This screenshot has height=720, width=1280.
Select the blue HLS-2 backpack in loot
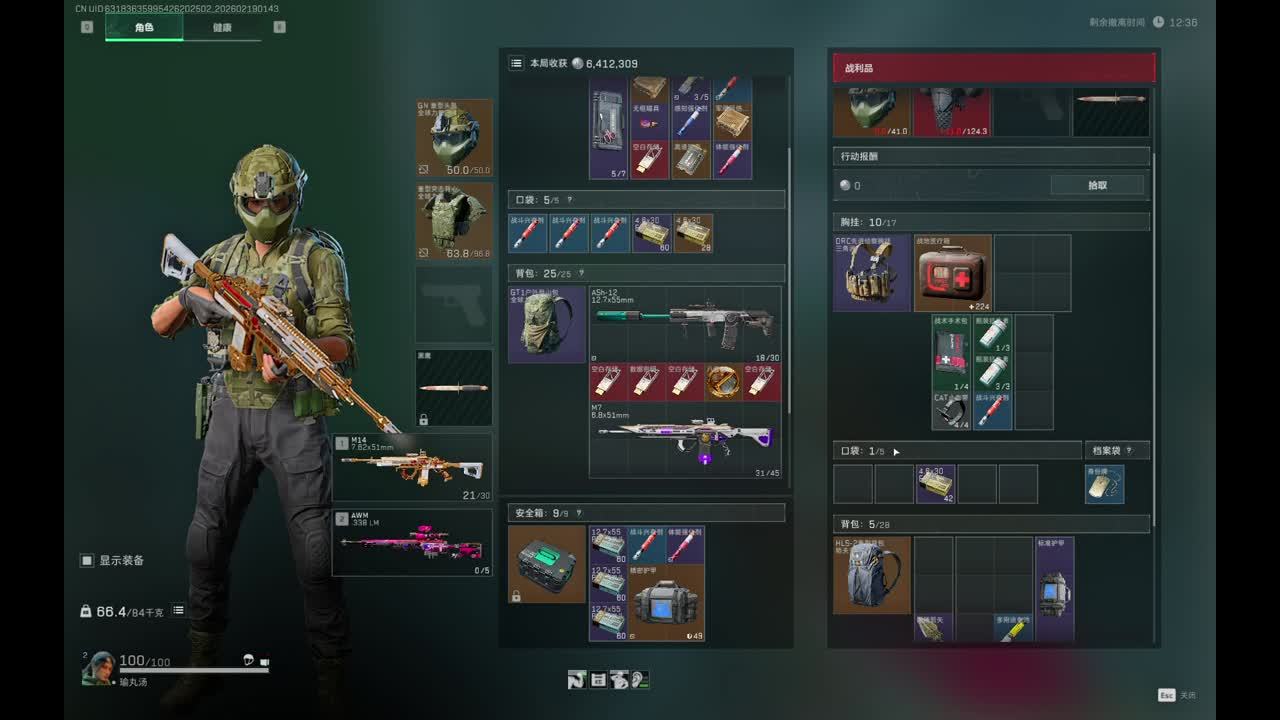click(872, 575)
